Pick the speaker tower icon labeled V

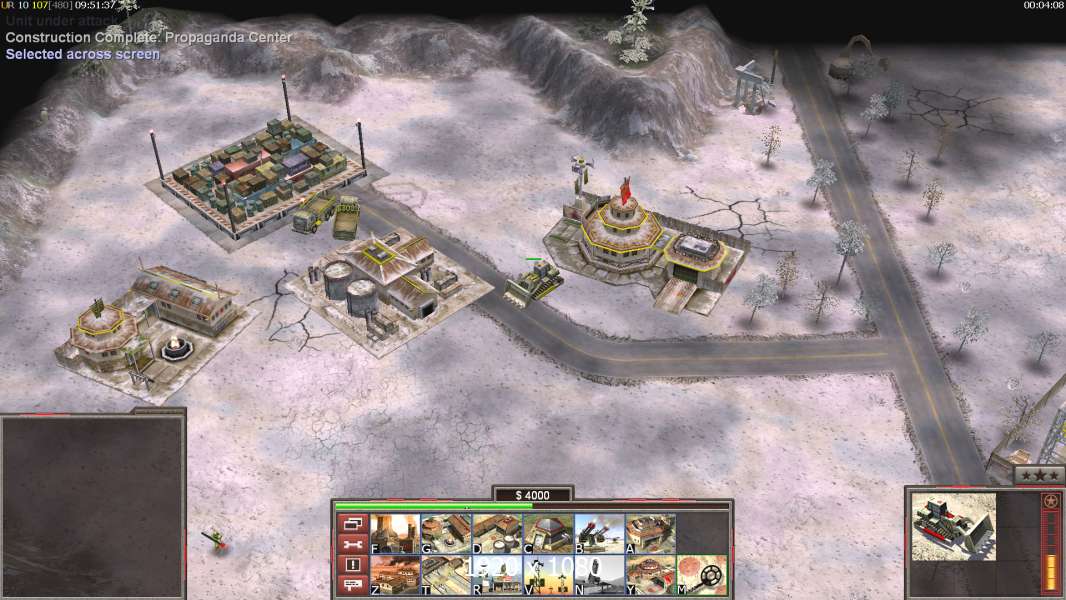coord(548,575)
